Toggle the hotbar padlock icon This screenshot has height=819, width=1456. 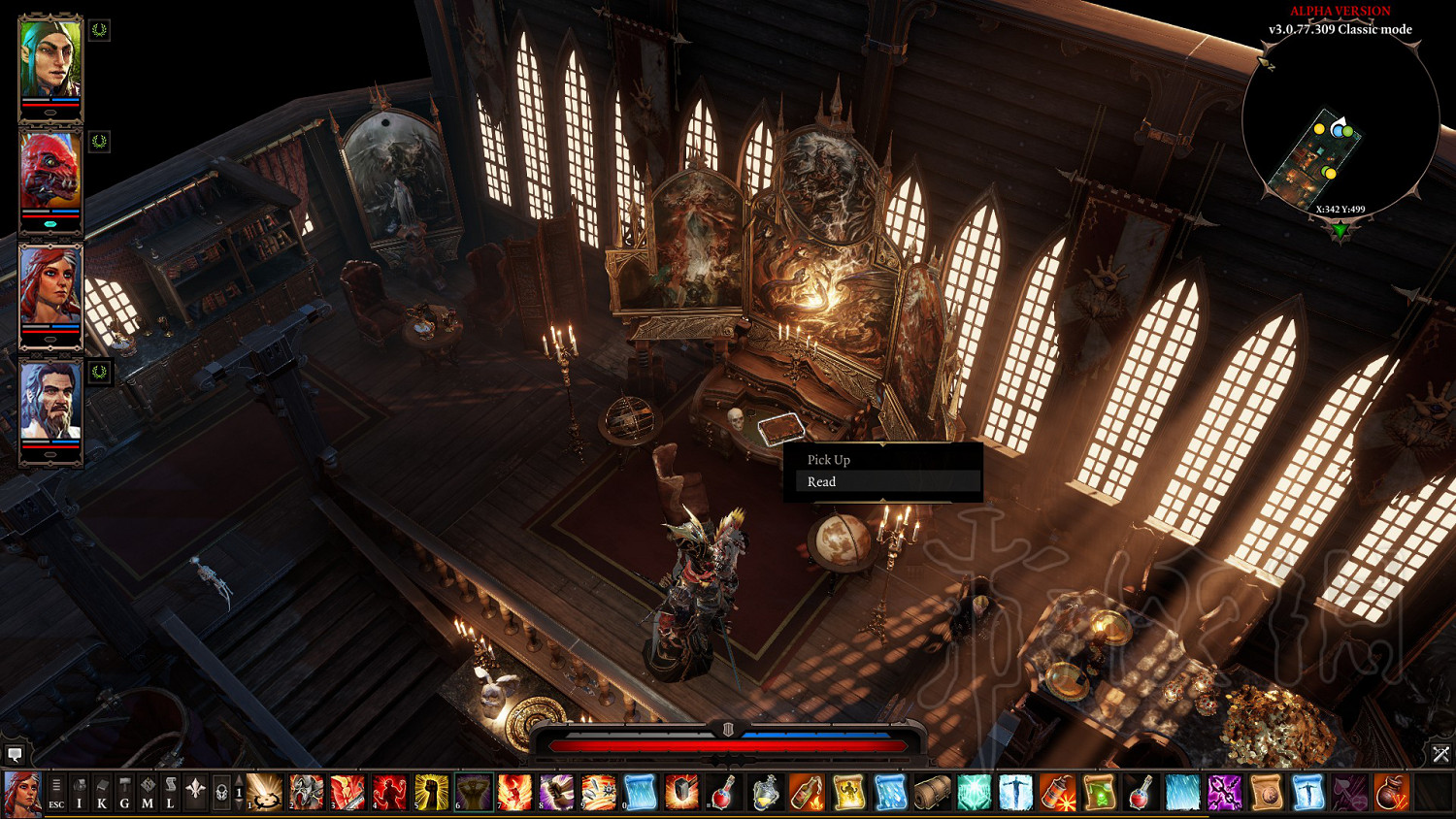pos(221,793)
